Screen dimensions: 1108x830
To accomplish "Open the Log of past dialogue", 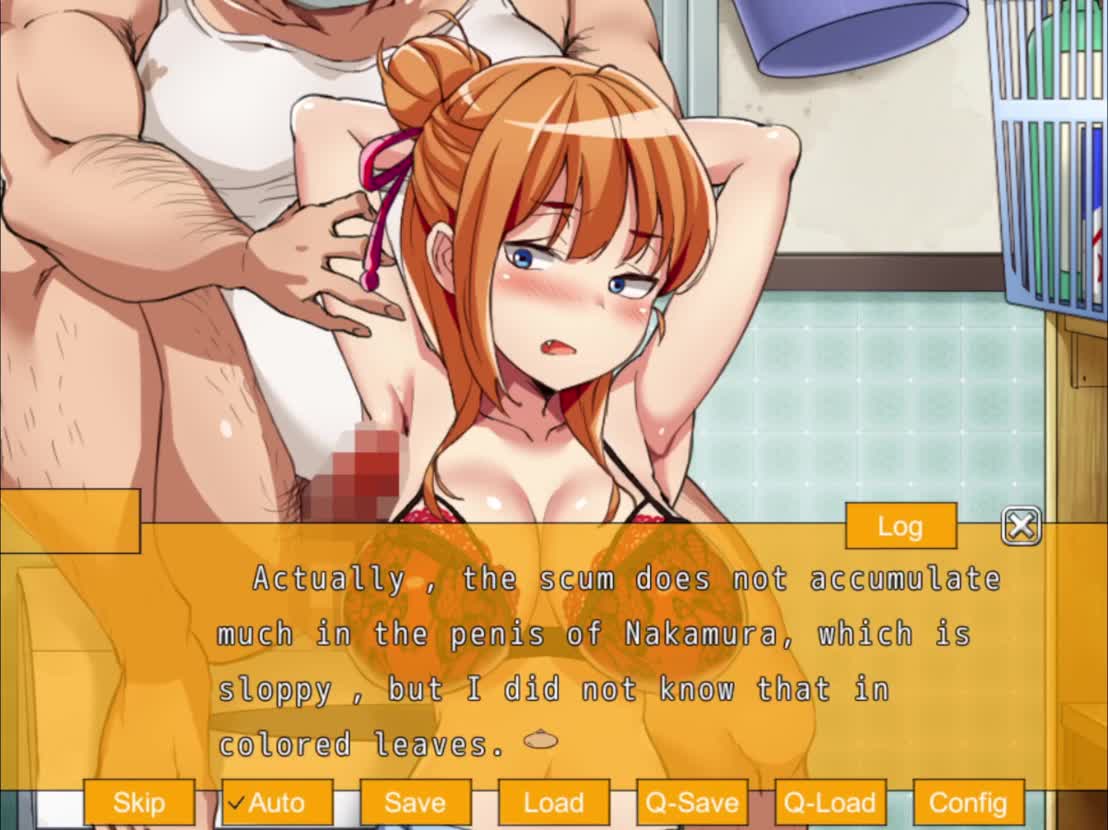I will 900,526.
